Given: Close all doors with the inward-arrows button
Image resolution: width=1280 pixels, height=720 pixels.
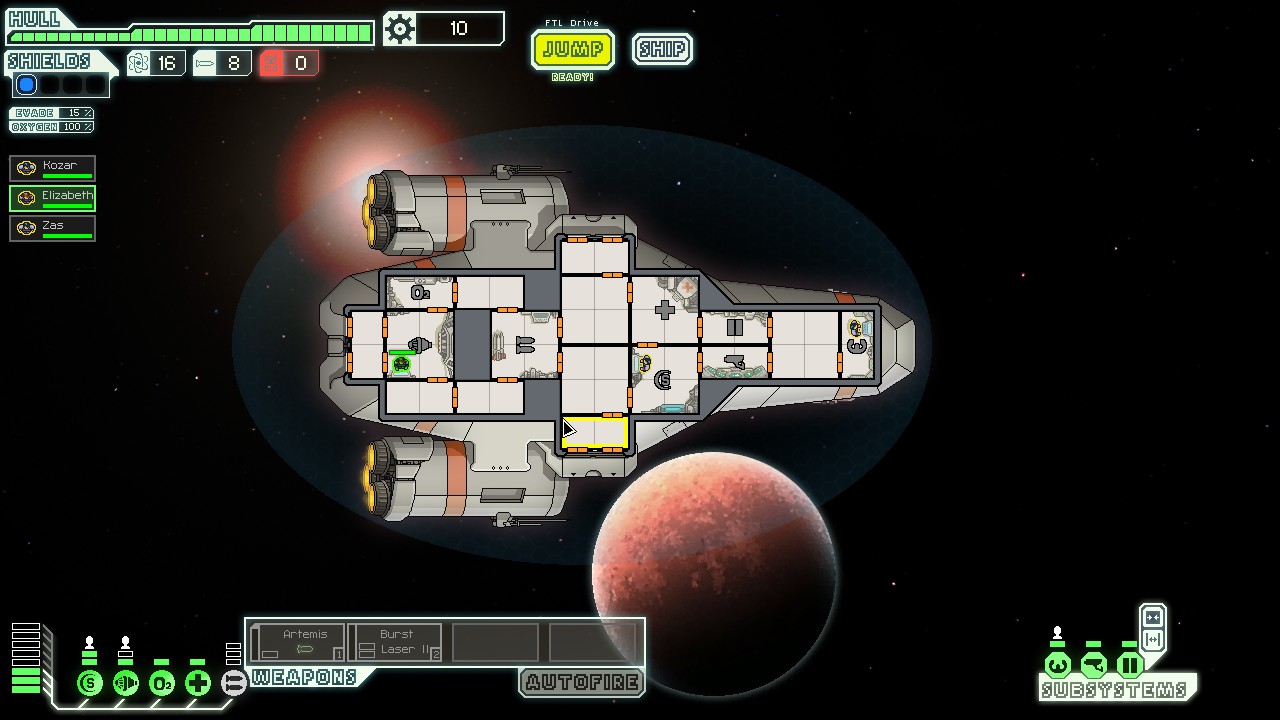Looking at the screenshot, I should point(1152,617).
